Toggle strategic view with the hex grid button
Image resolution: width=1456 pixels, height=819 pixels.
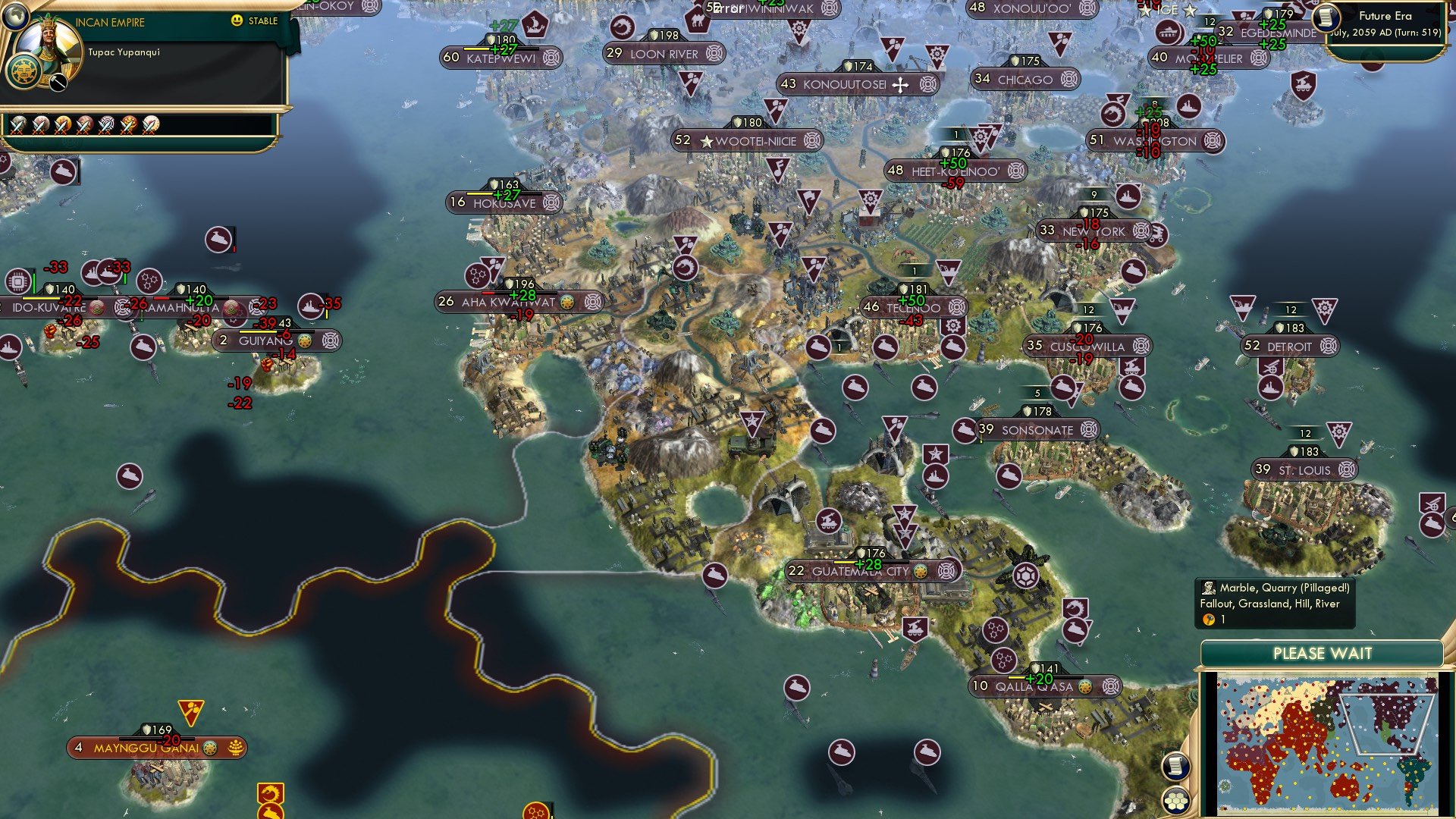point(1177,800)
